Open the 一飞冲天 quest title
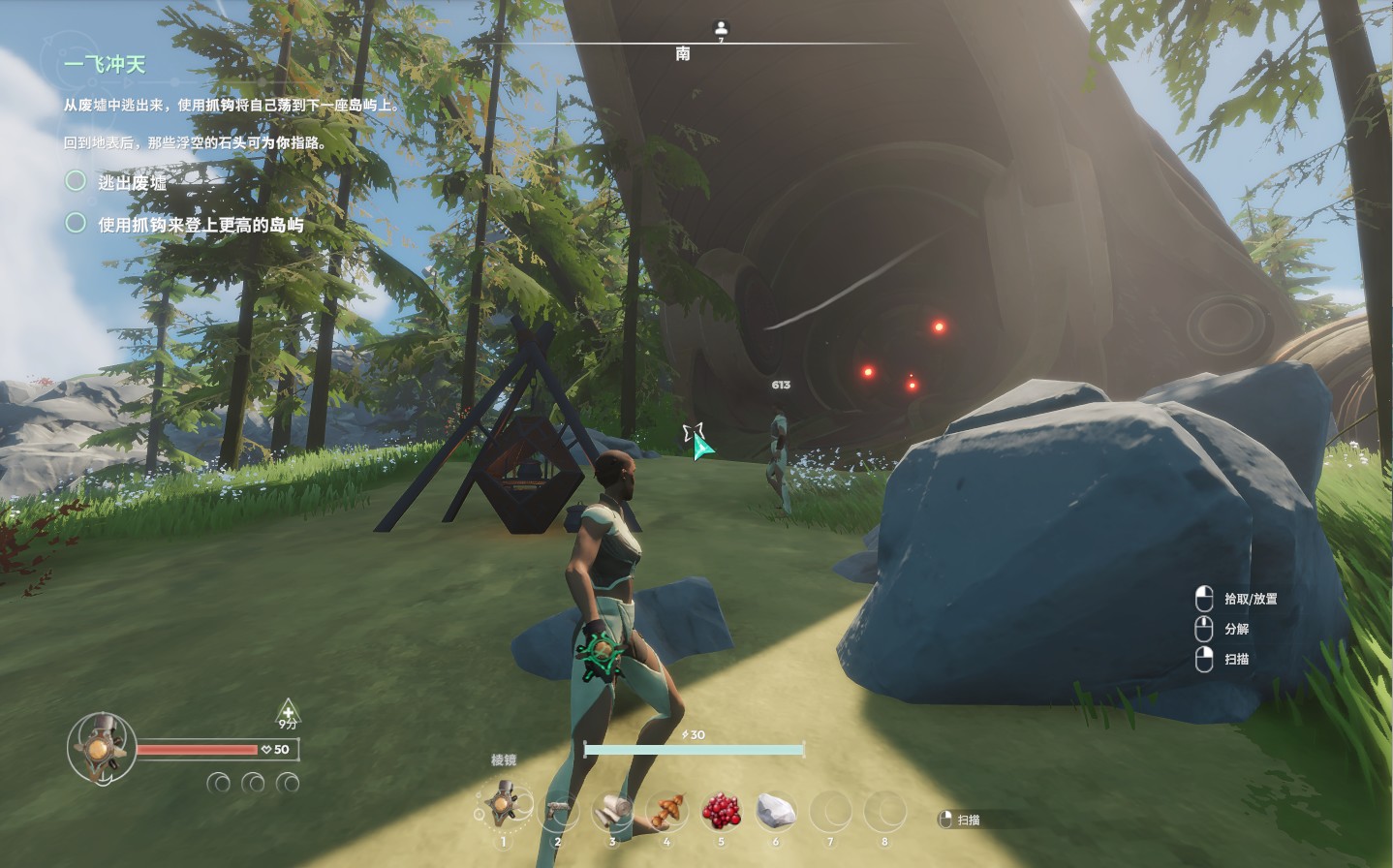 pos(105,64)
